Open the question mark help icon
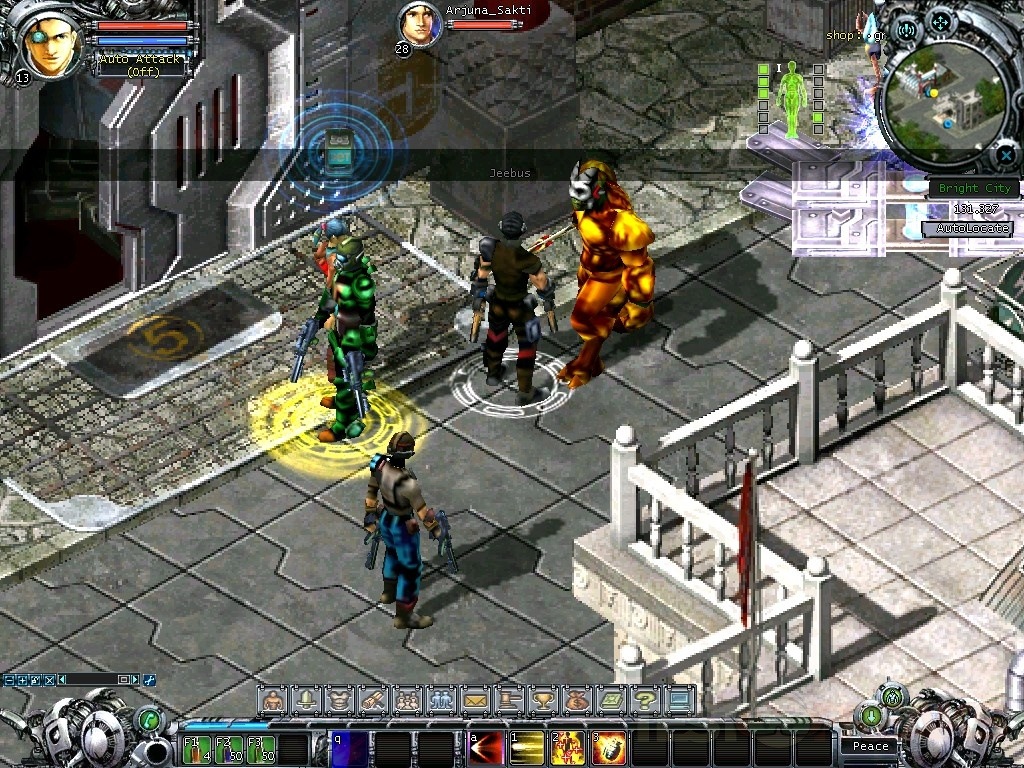1024x768 pixels. [645, 700]
